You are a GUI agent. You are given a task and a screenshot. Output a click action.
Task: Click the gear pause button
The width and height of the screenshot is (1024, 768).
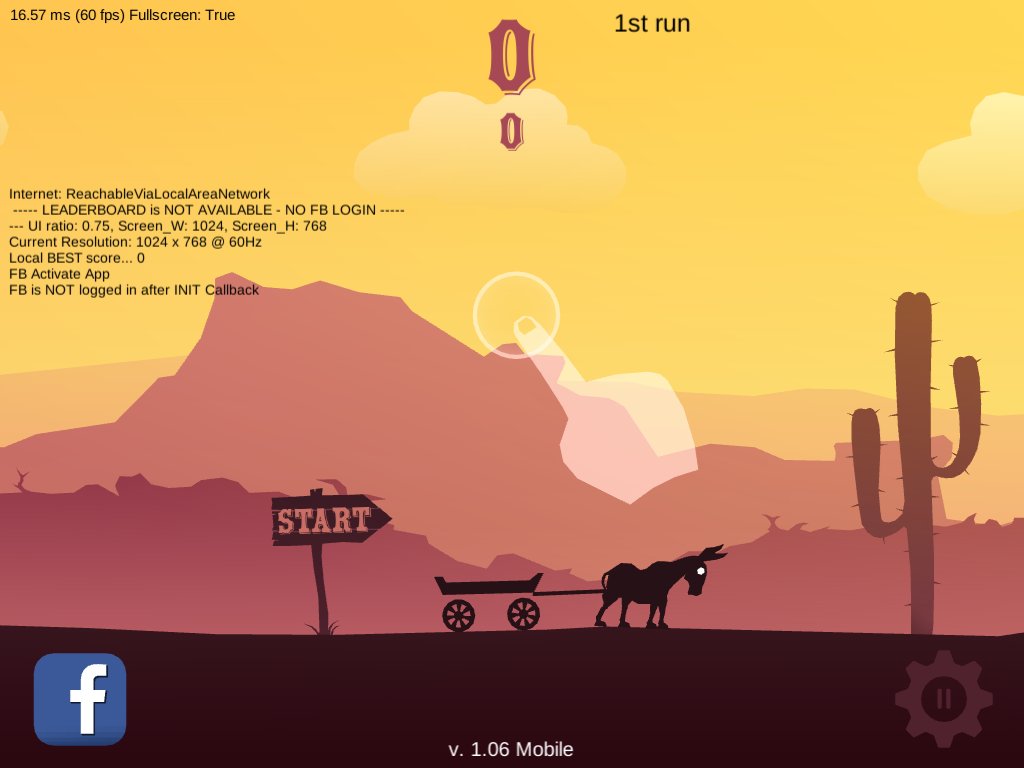point(943,698)
